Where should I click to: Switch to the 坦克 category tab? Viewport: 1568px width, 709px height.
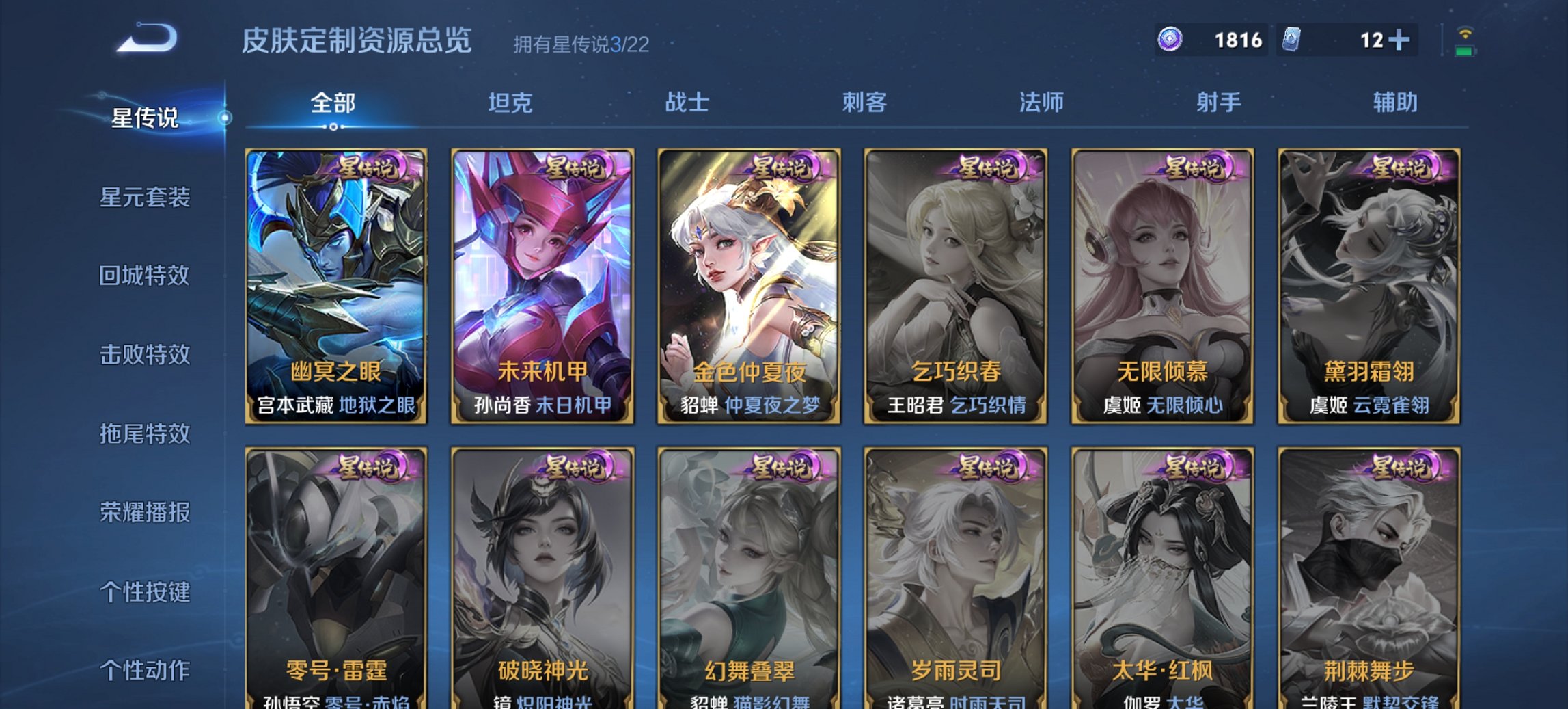[511, 103]
